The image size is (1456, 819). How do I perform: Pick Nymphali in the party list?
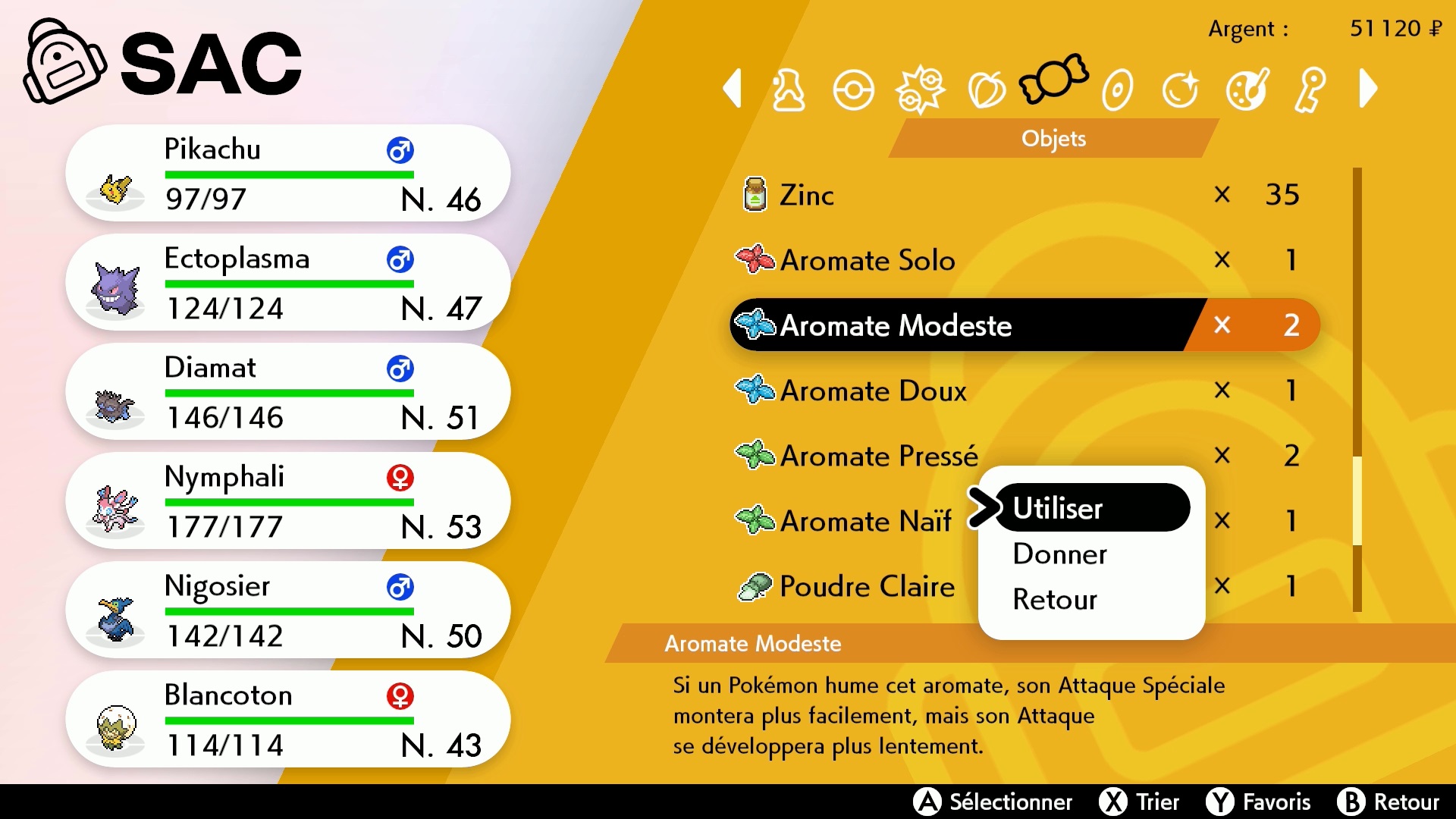coord(288,501)
